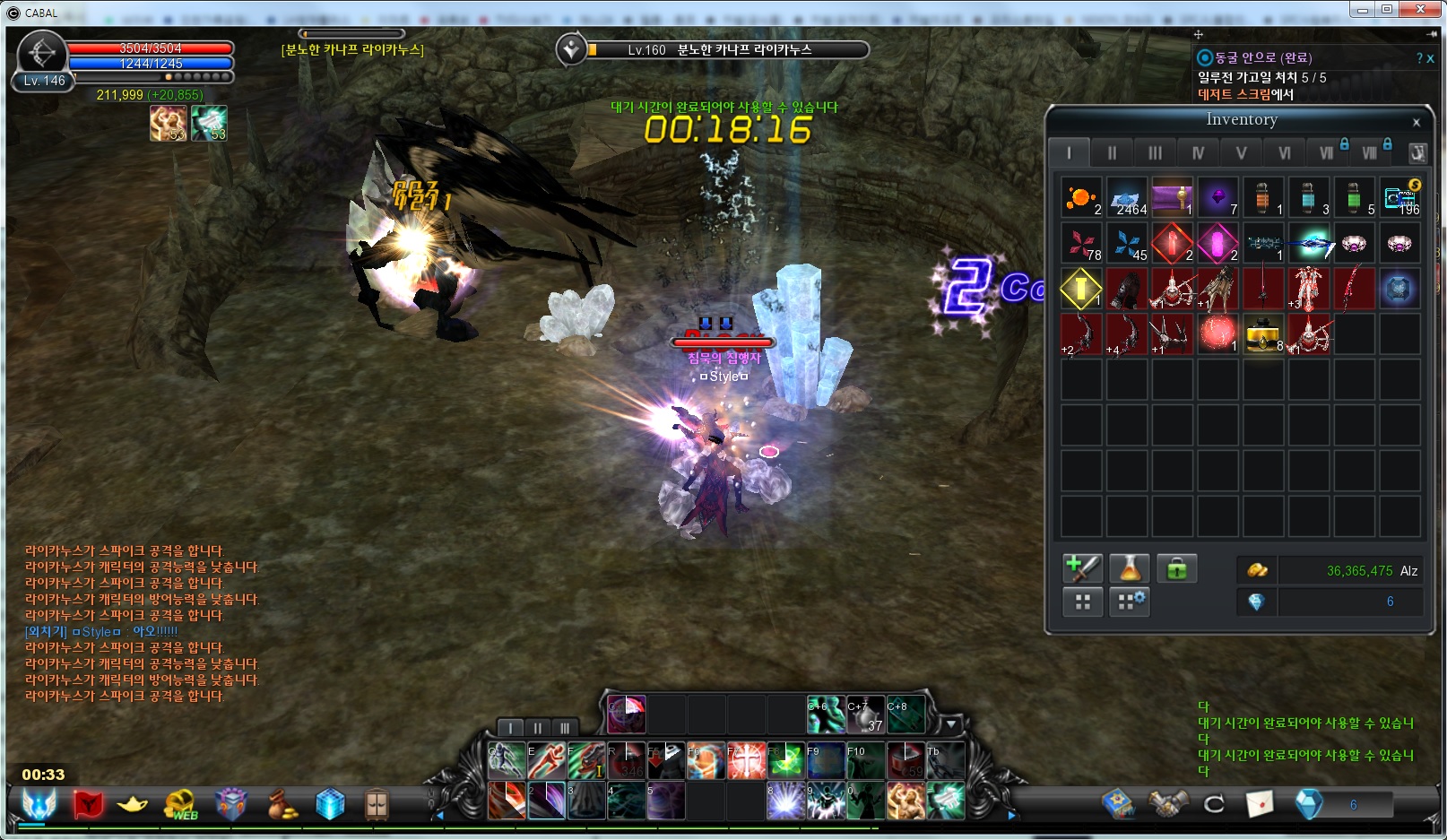
Task: Minimize the CABAL game window
Action: [1363, 10]
